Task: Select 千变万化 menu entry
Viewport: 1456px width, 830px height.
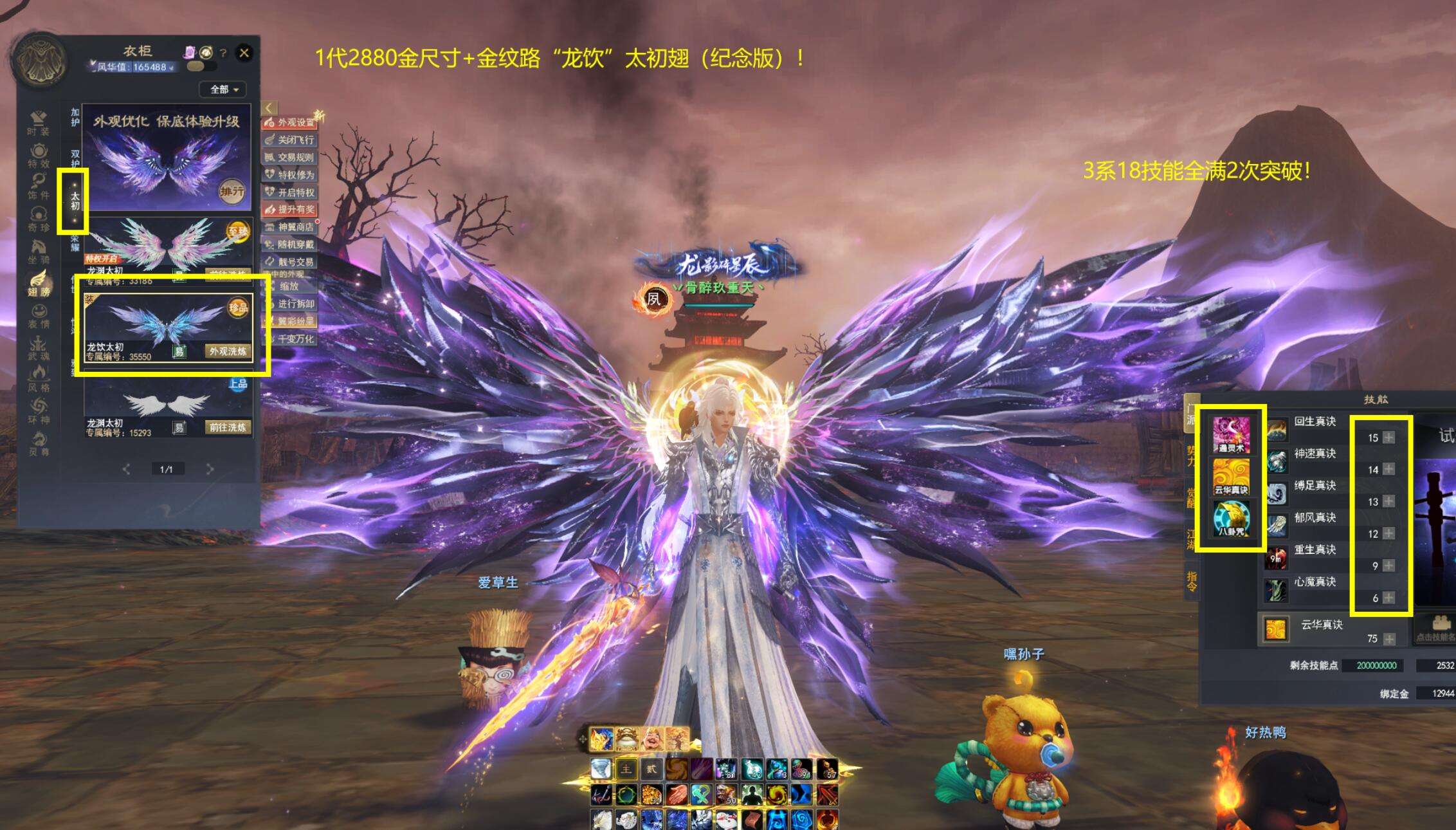Action: click(x=290, y=338)
